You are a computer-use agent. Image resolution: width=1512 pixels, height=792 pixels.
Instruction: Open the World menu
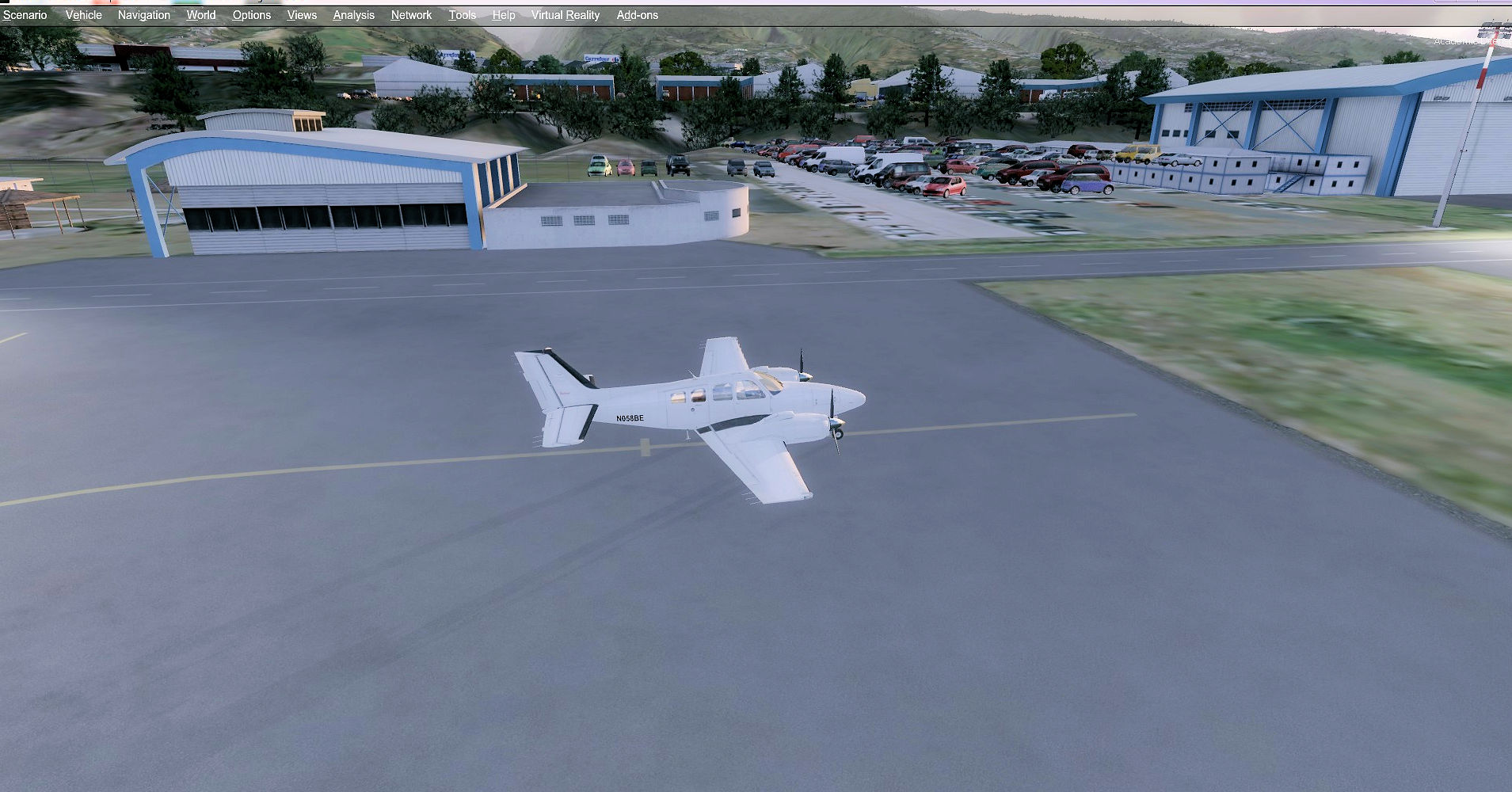tap(201, 15)
